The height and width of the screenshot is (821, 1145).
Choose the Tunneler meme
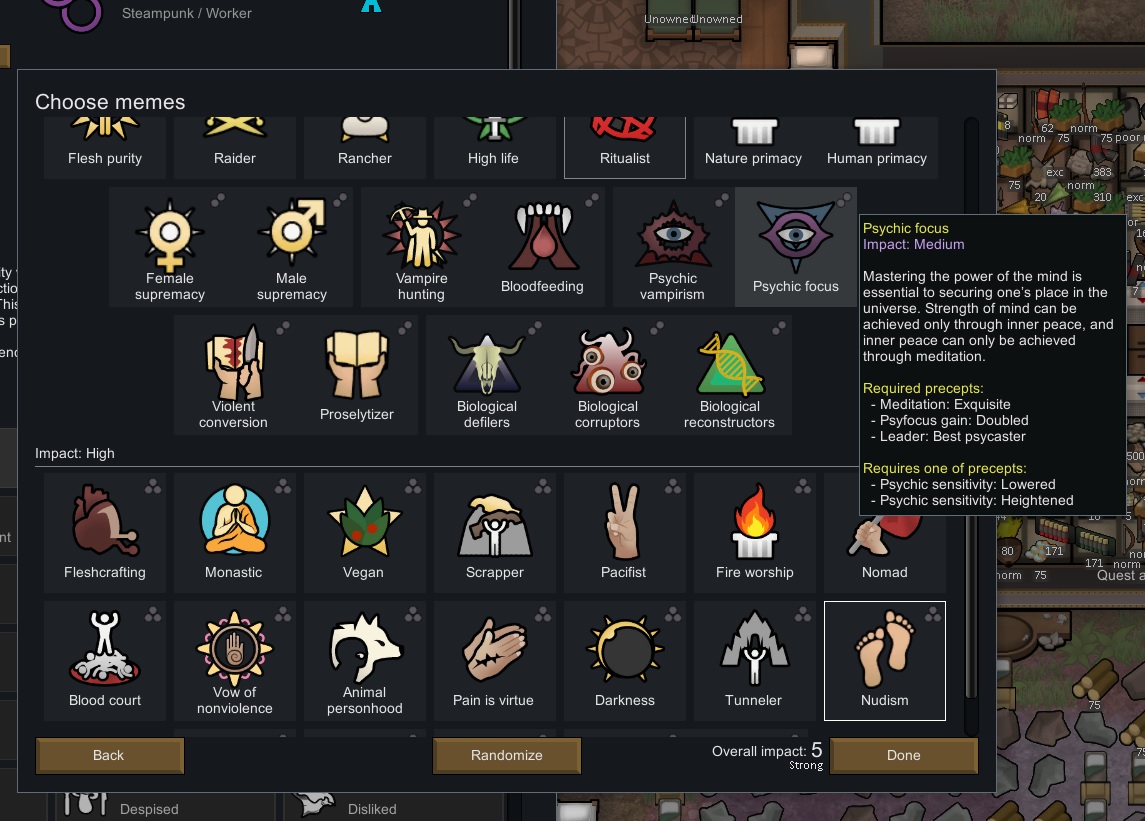754,660
